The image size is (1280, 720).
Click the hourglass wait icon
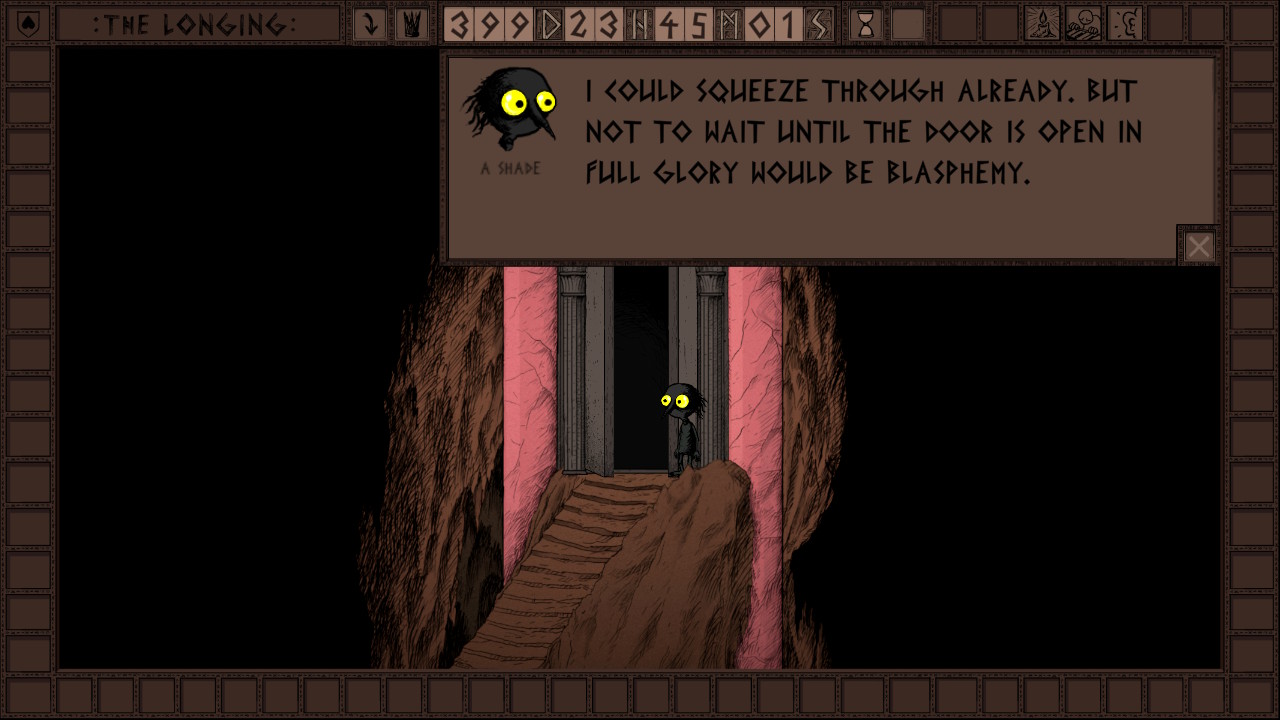(866, 24)
